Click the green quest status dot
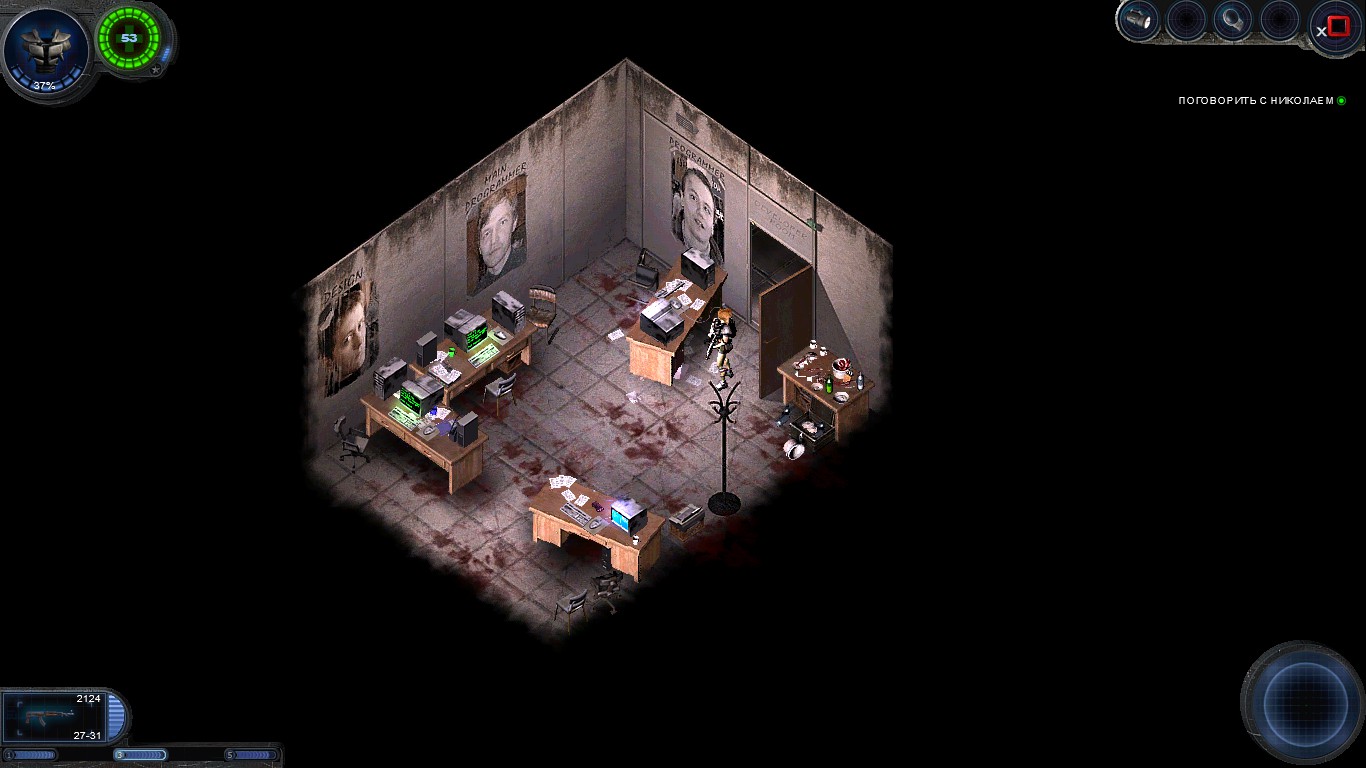The image size is (1366, 768). point(1341,100)
